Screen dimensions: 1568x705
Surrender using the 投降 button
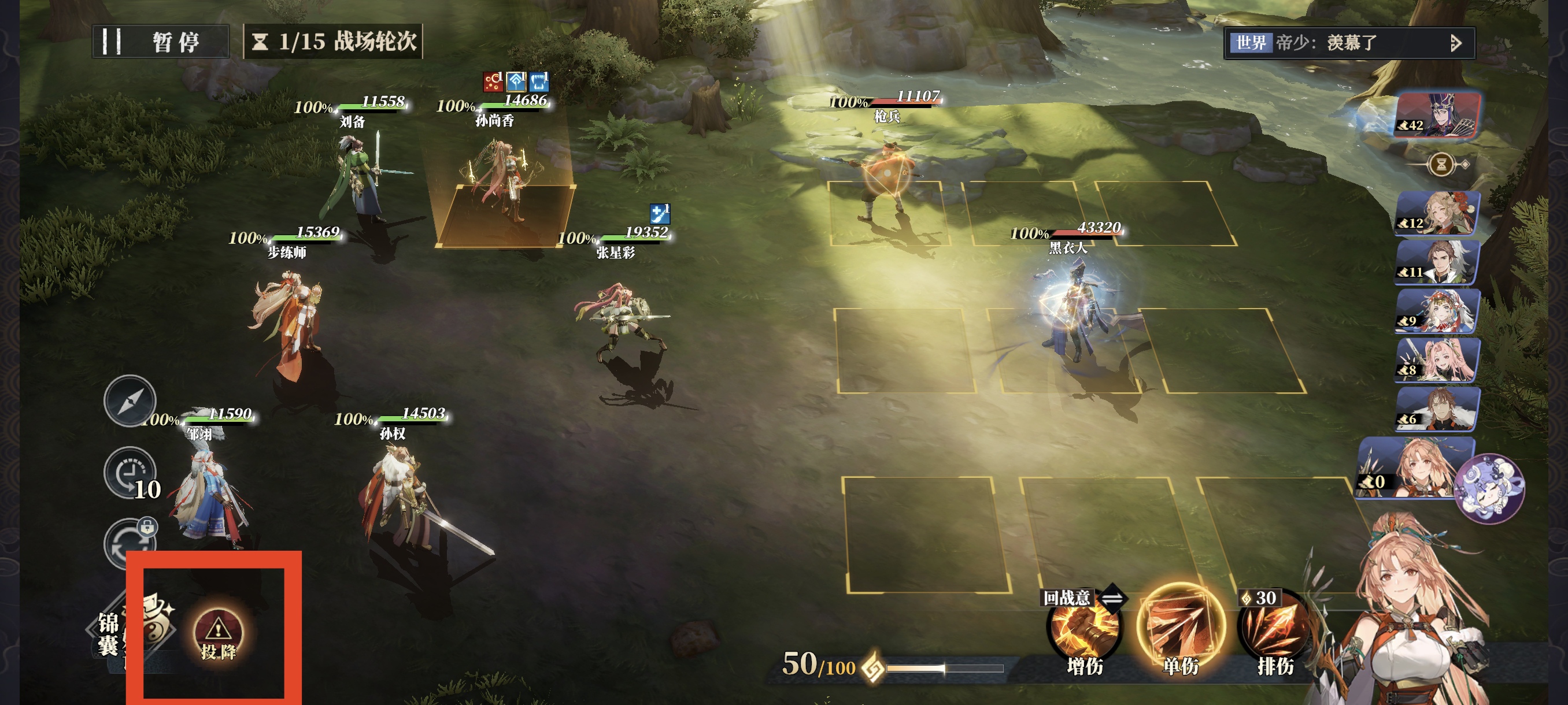point(218,637)
